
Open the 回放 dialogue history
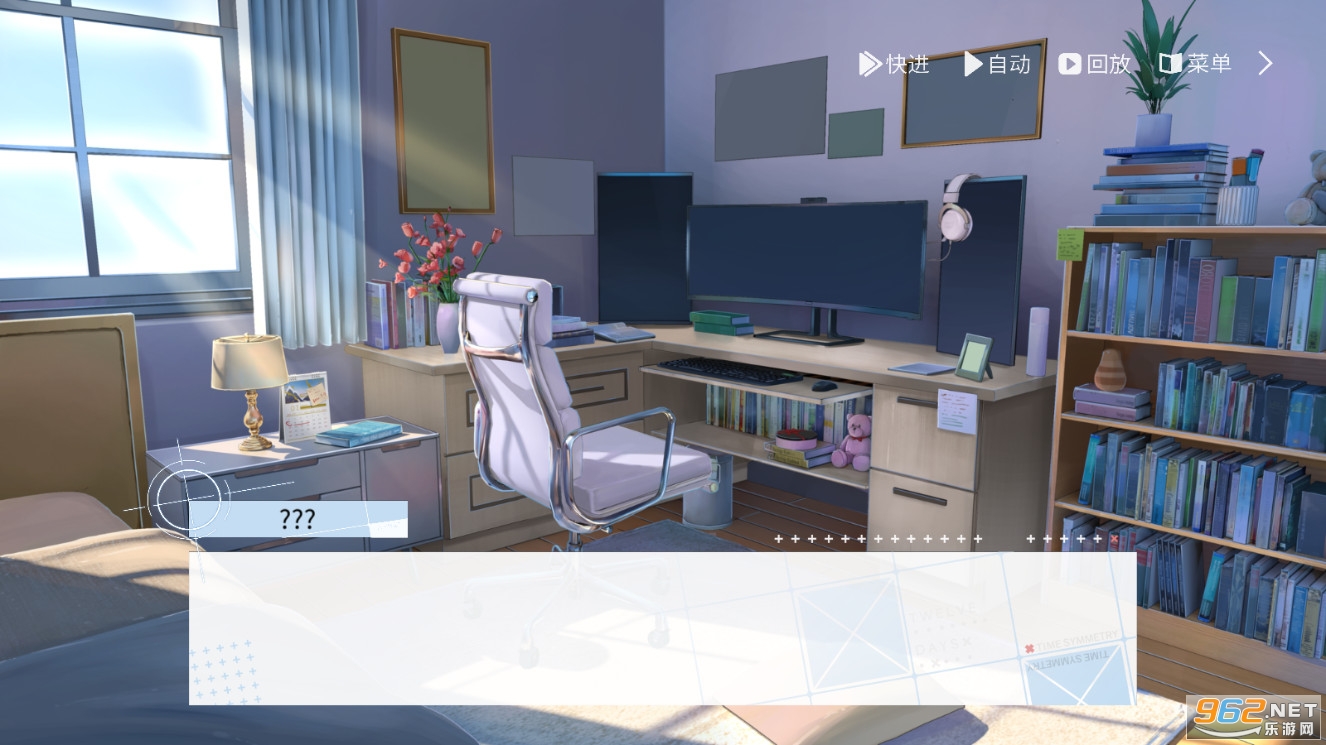[1104, 64]
